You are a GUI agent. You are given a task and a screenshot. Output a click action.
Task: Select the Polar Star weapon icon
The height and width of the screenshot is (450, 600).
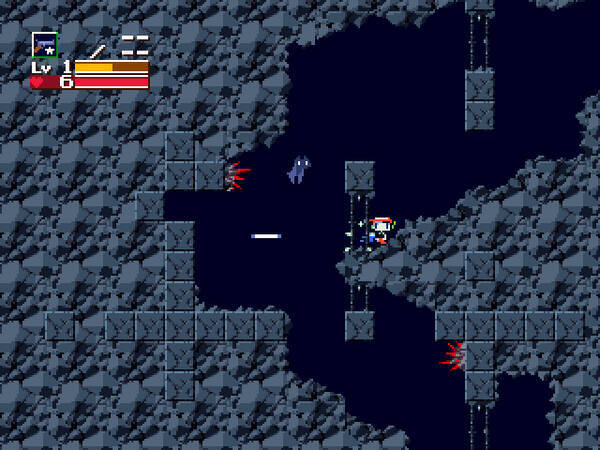pos(44,45)
